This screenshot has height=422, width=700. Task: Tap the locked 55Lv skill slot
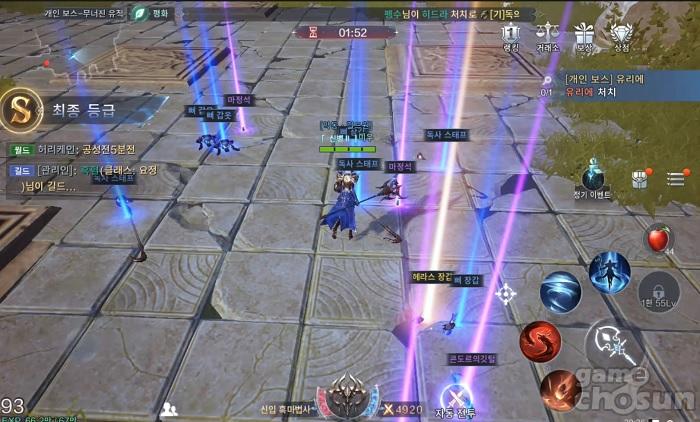[x=659, y=289]
